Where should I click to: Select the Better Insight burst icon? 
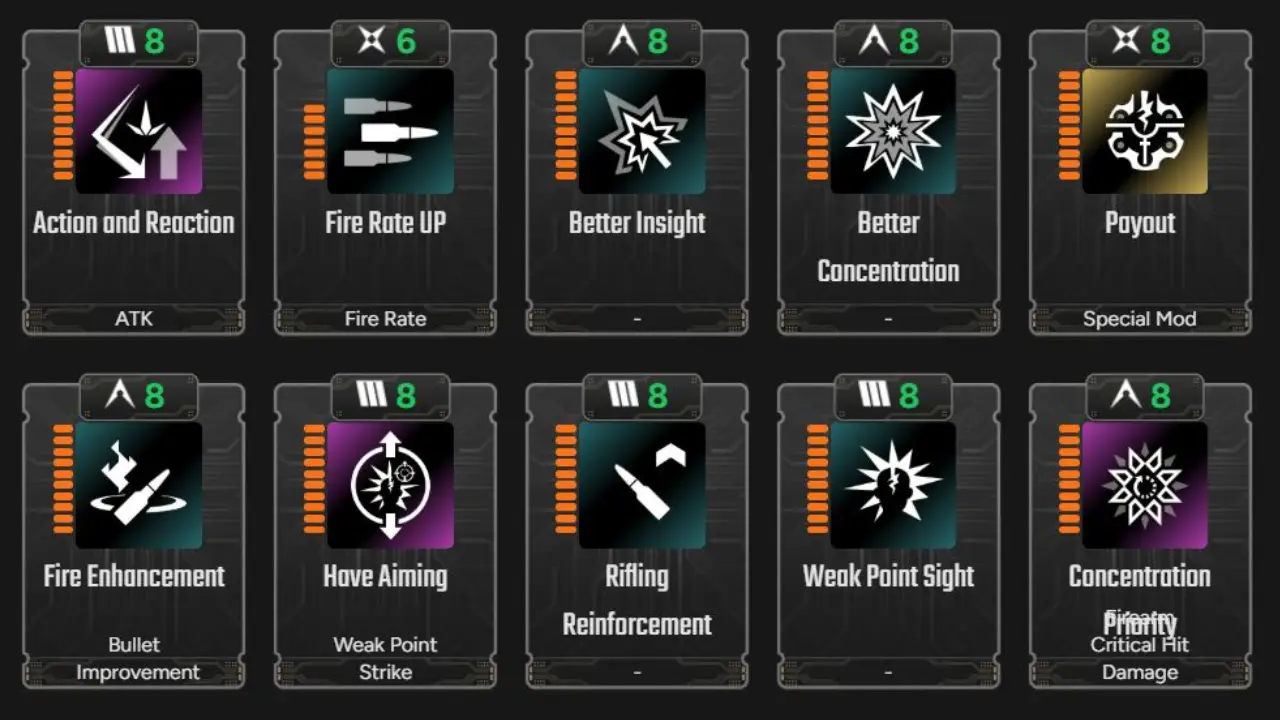(639, 131)
